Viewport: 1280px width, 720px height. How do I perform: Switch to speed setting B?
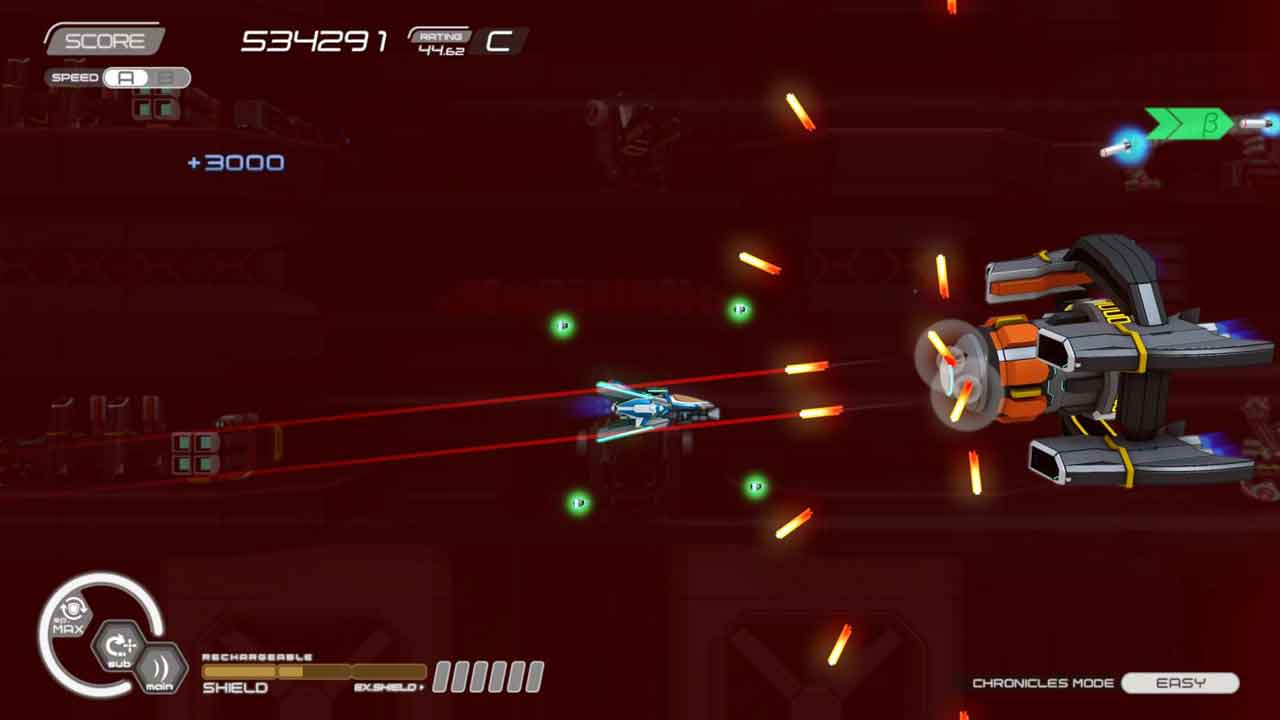(167, 78)
